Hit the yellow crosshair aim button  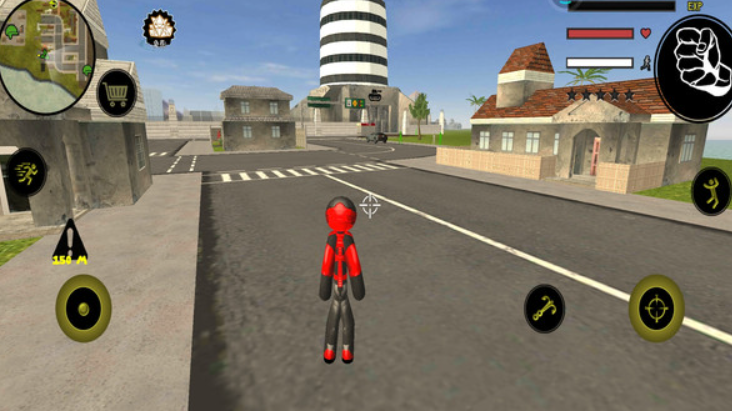click(656, 308)
